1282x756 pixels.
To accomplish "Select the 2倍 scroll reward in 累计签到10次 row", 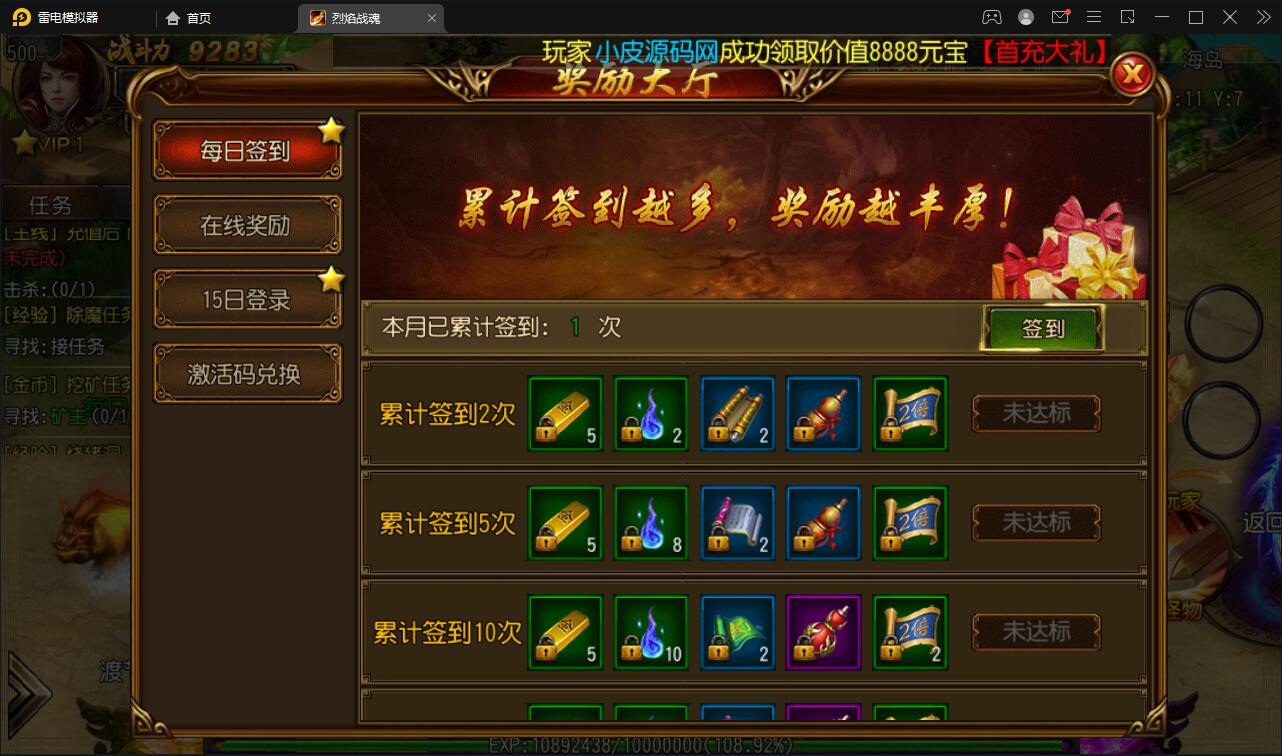I will pyautogui.click(x=910, y=632).
